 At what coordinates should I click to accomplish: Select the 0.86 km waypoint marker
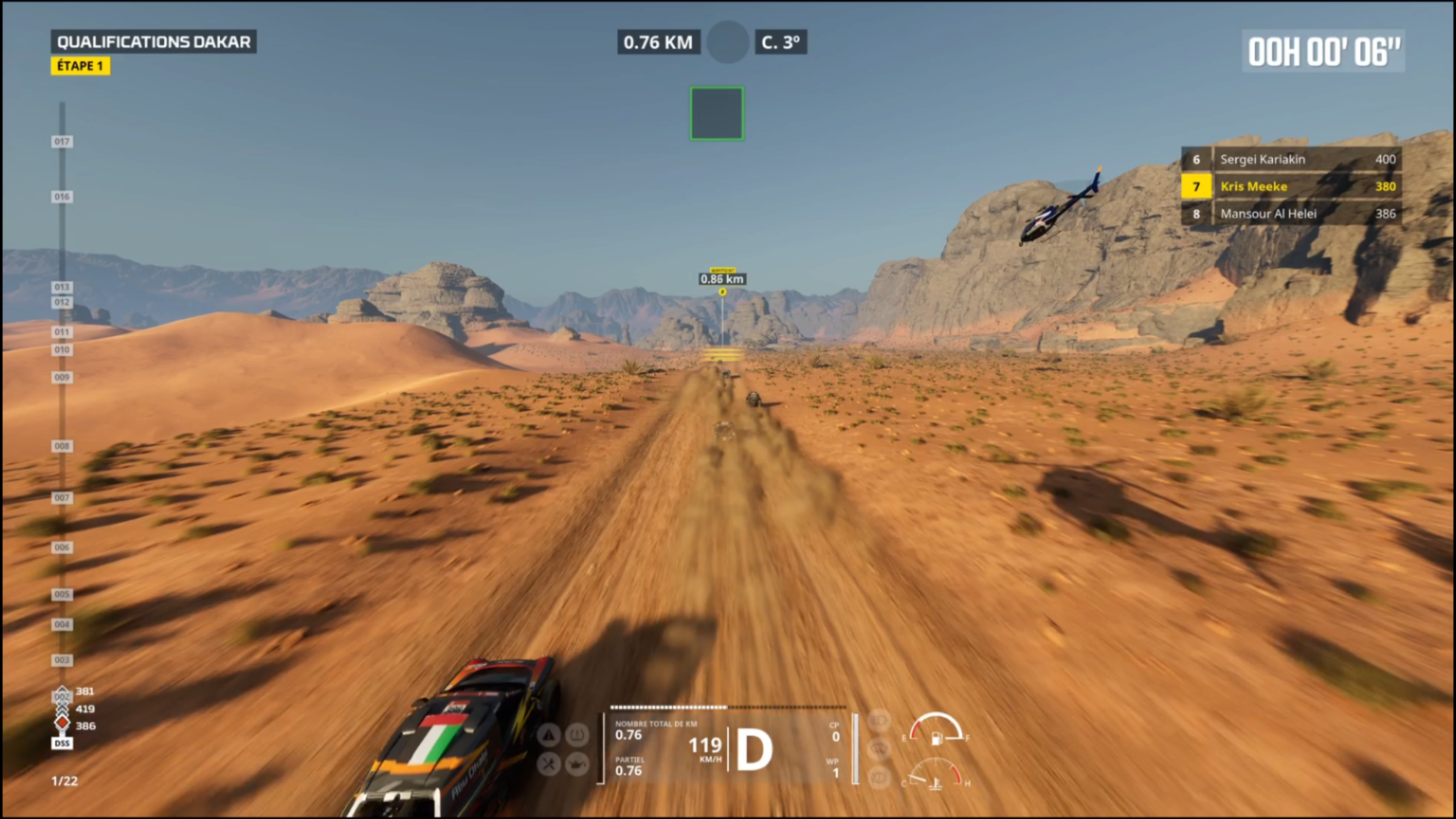coord(722,279)
